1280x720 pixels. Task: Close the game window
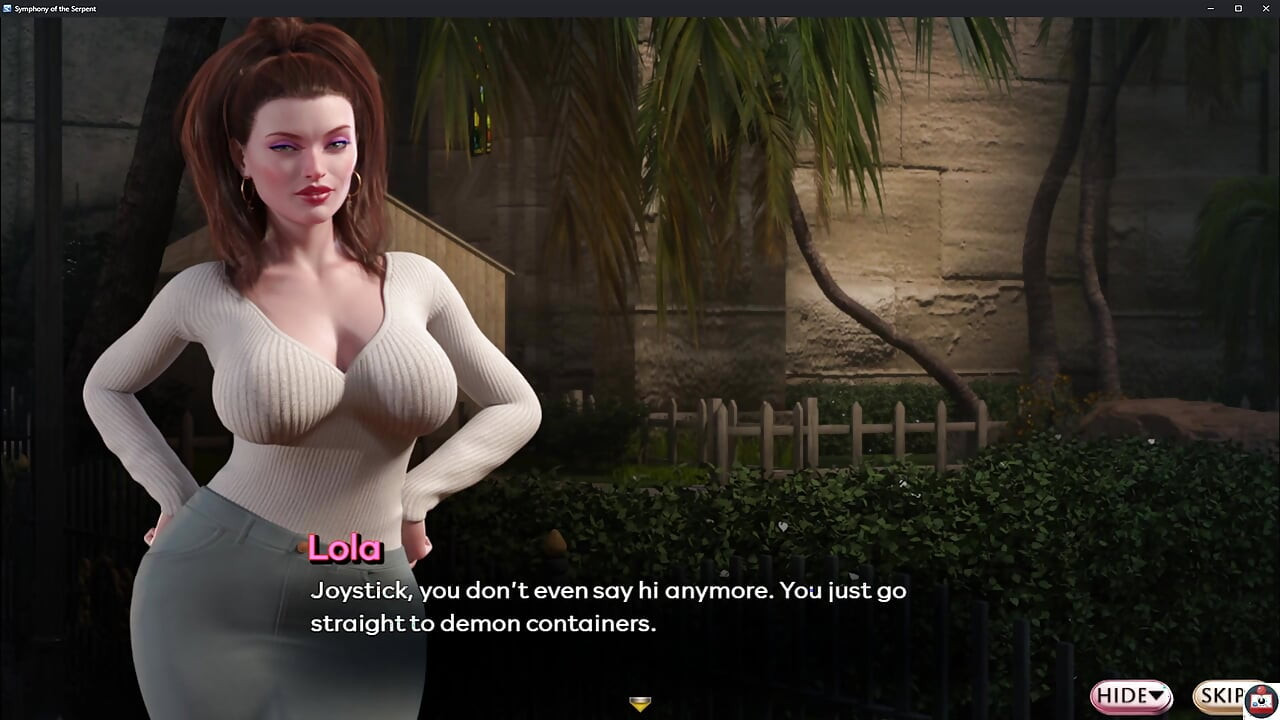[1265, 8]
